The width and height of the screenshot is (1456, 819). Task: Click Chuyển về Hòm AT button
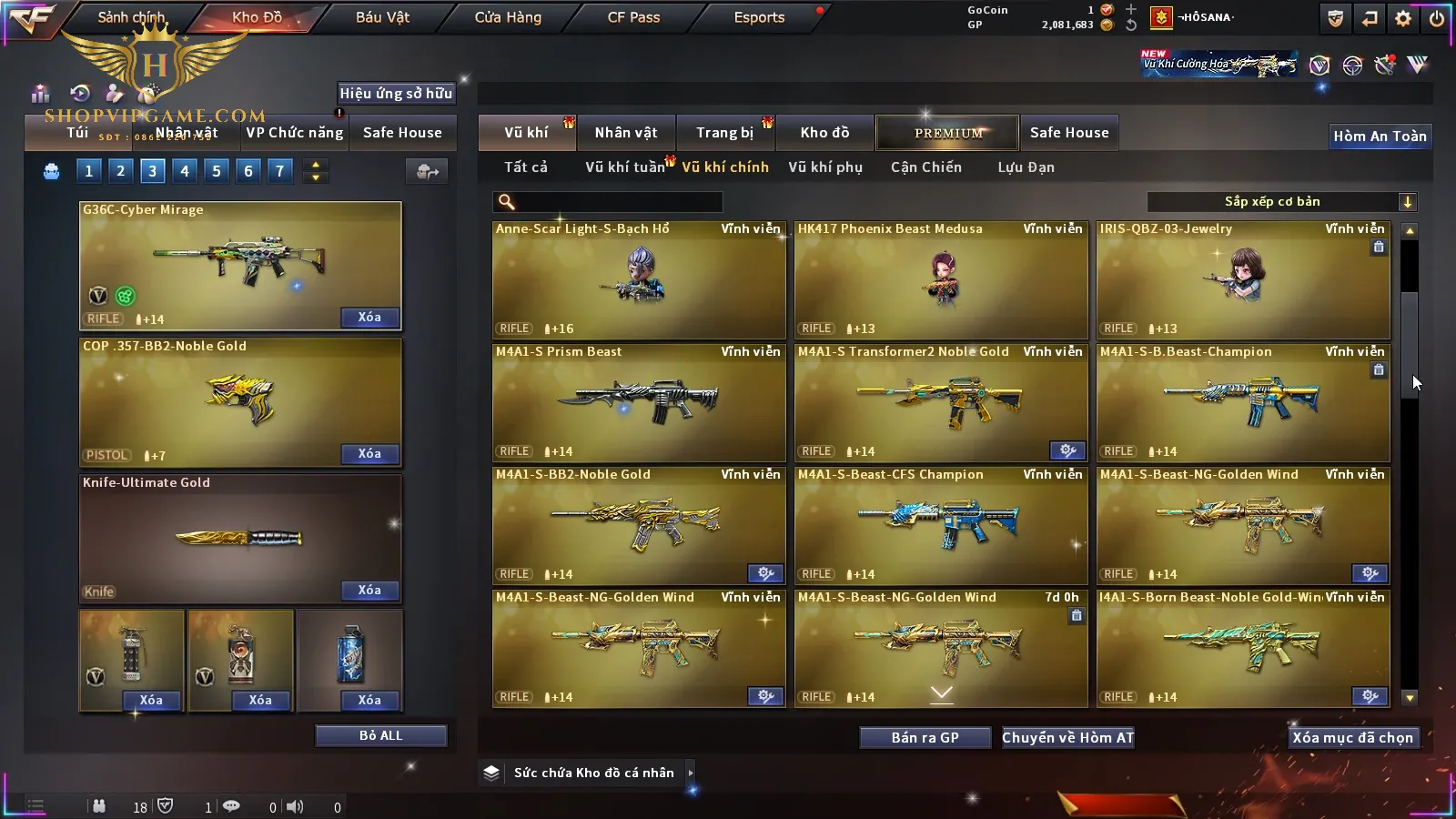click(x=1067, y=738)
